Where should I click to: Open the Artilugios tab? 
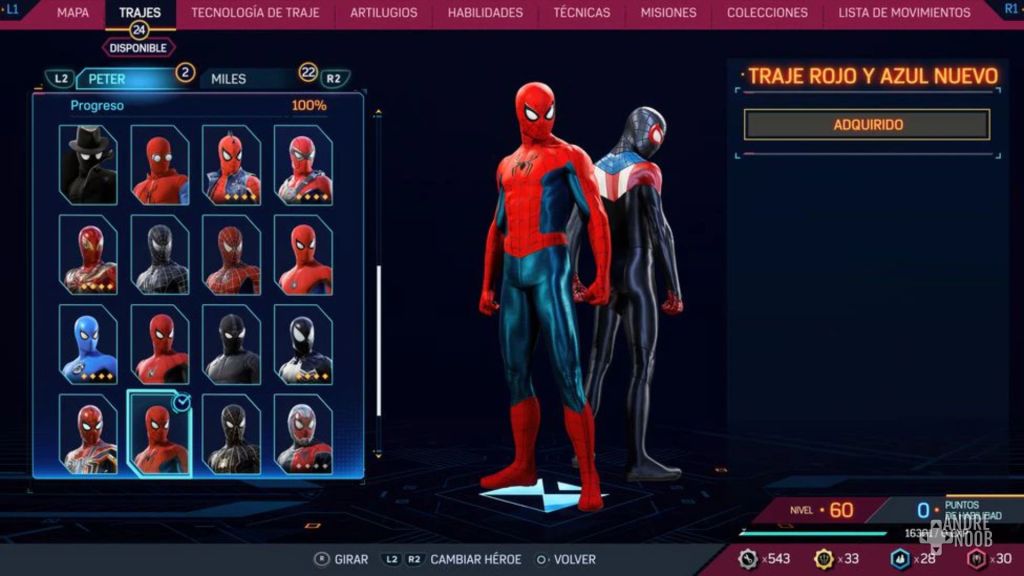pyautogui.click(x=384, y=13)
